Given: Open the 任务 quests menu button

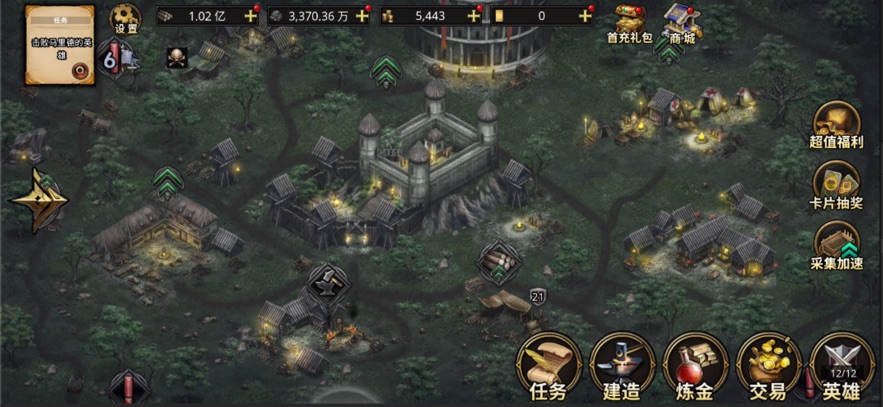Looking at the screenshot, I should tap(547, 366).
